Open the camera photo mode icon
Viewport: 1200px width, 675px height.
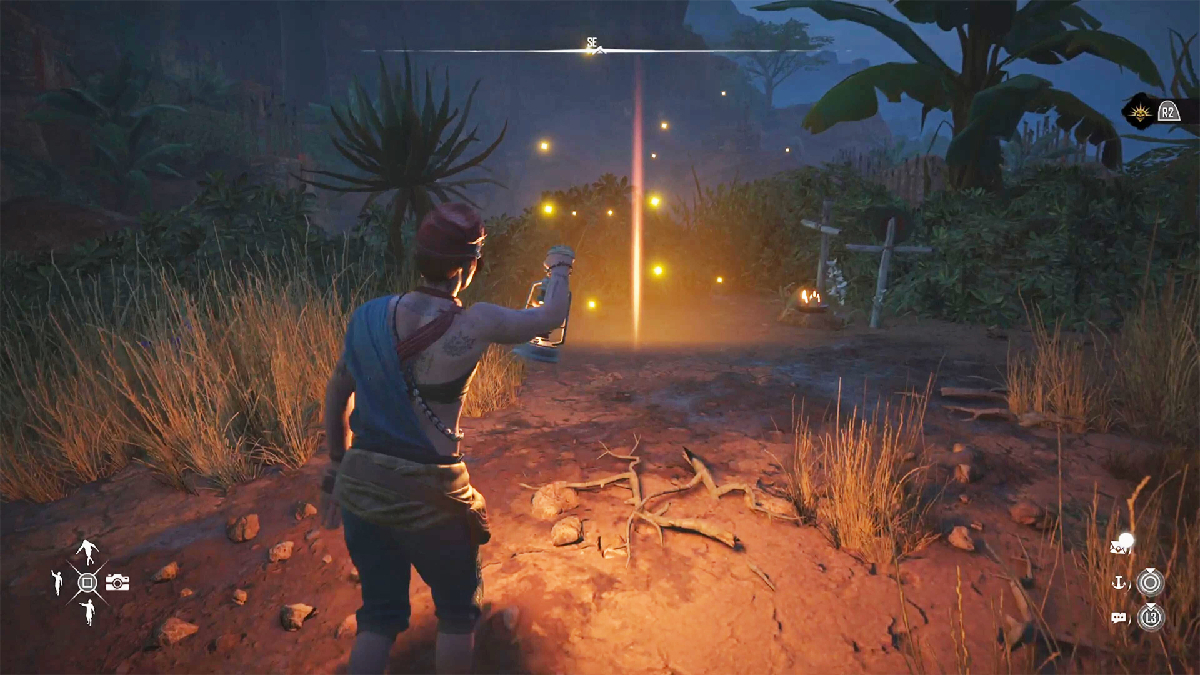point(117,582)
